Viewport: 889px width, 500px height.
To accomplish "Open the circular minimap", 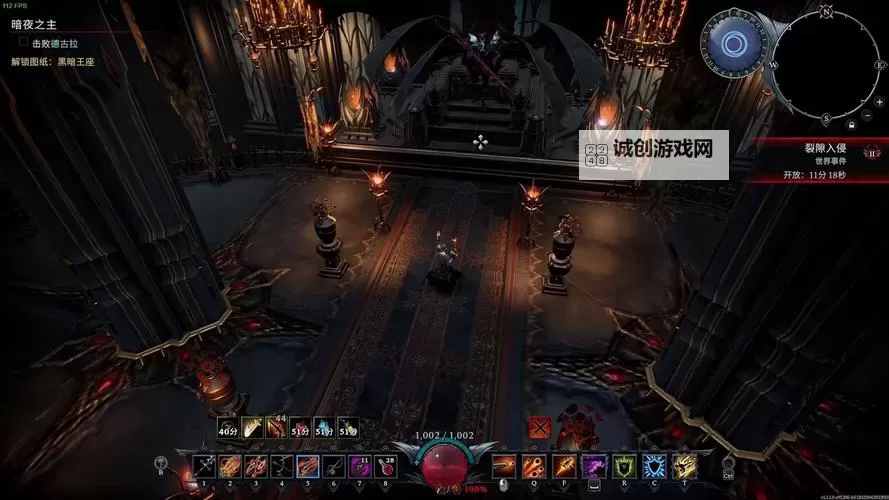I will (828, 62).
